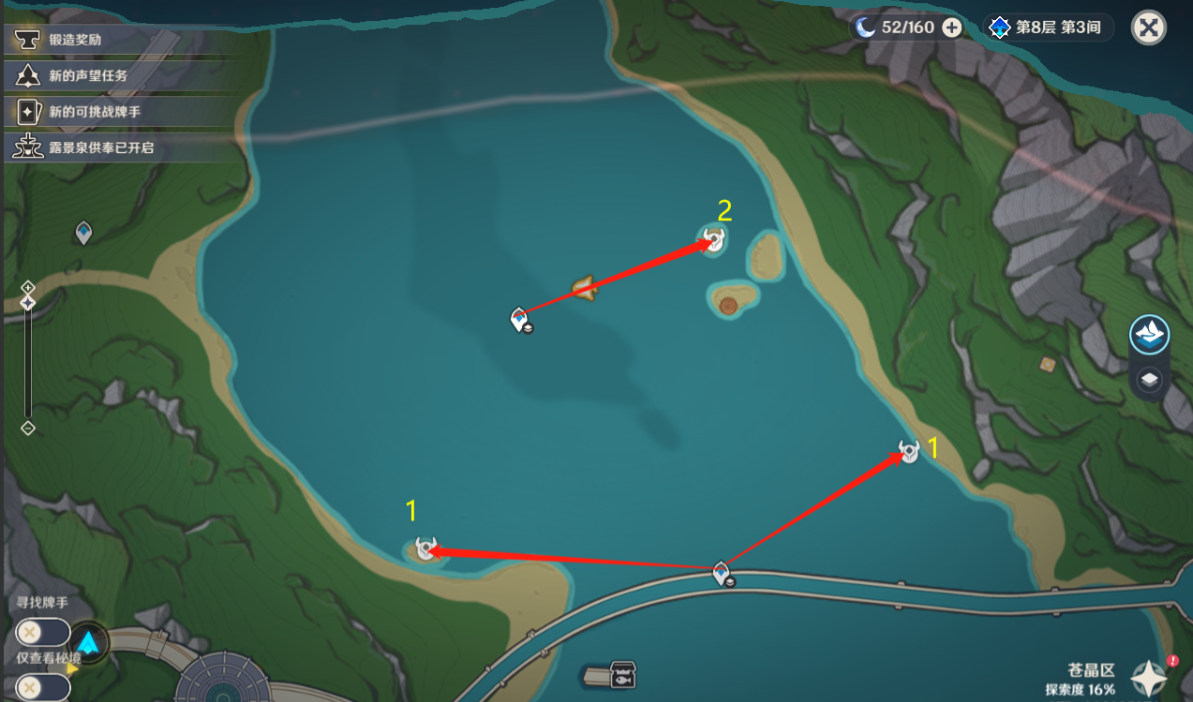Click the zoom-out button below the zoom slider
This screenshot has width=1193, height=702.
[x=28, y=428]
